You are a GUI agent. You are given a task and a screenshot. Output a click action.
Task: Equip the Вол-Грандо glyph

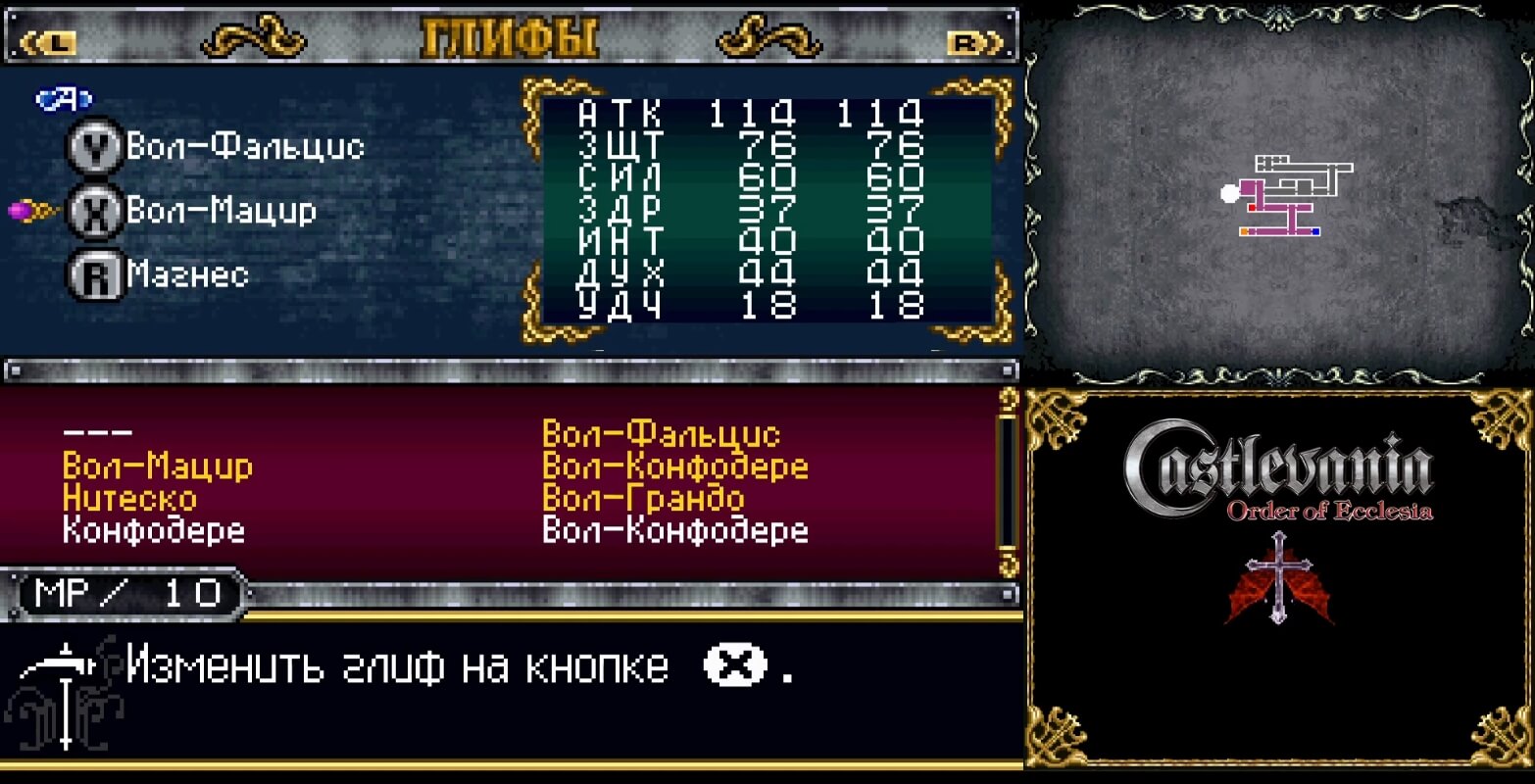[x=642, y=497]
